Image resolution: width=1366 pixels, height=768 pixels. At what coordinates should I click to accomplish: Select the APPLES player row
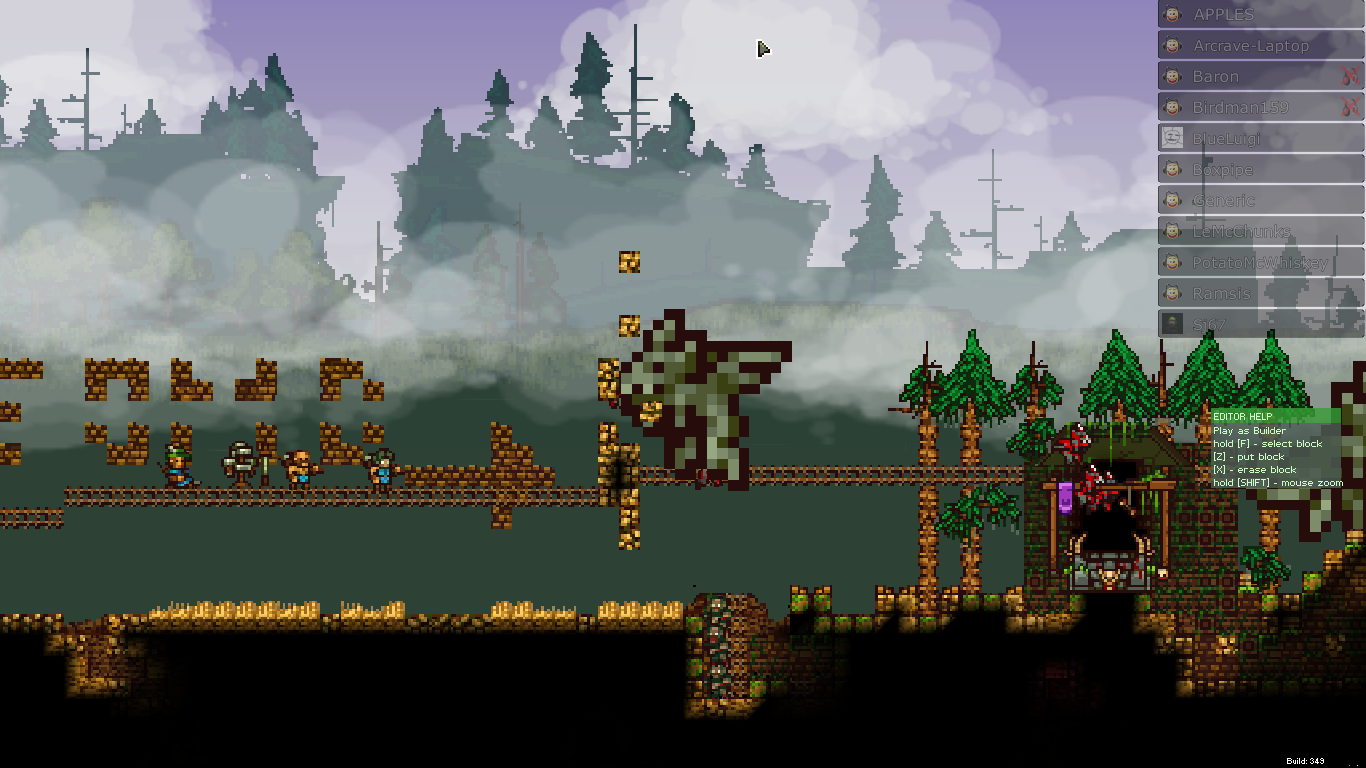tap(1260, 15)
